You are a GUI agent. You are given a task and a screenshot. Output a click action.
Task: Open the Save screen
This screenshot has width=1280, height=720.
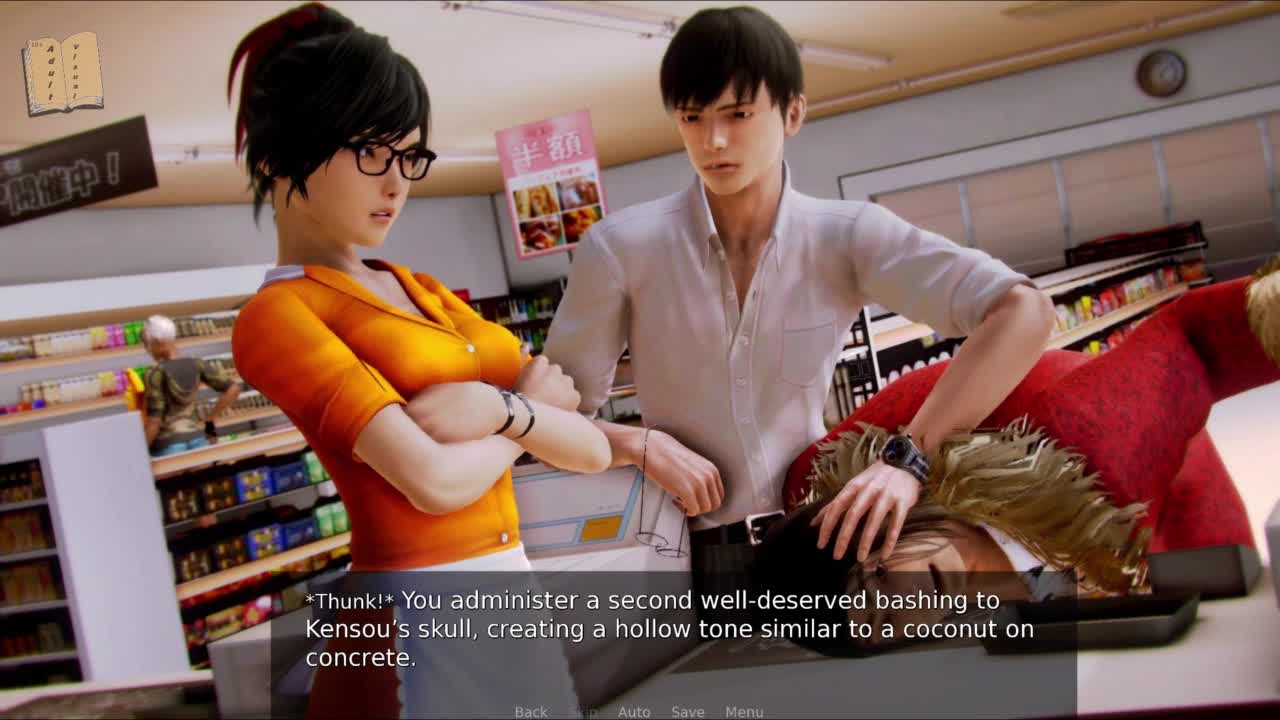pyautogui.click(x=688, y=712)
